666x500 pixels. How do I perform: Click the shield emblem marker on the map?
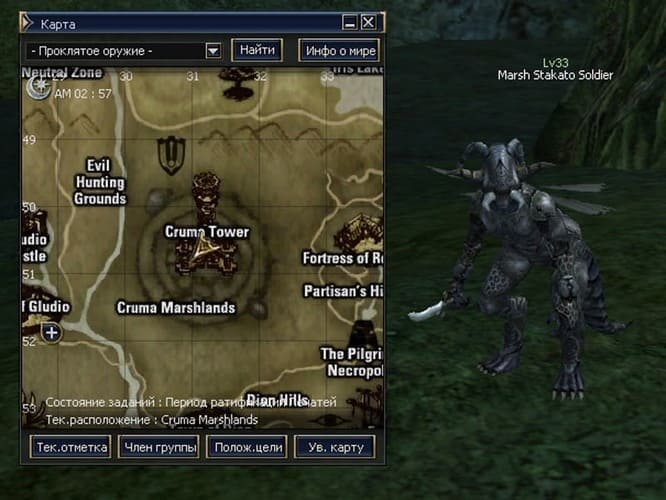[x=169, y=154]
